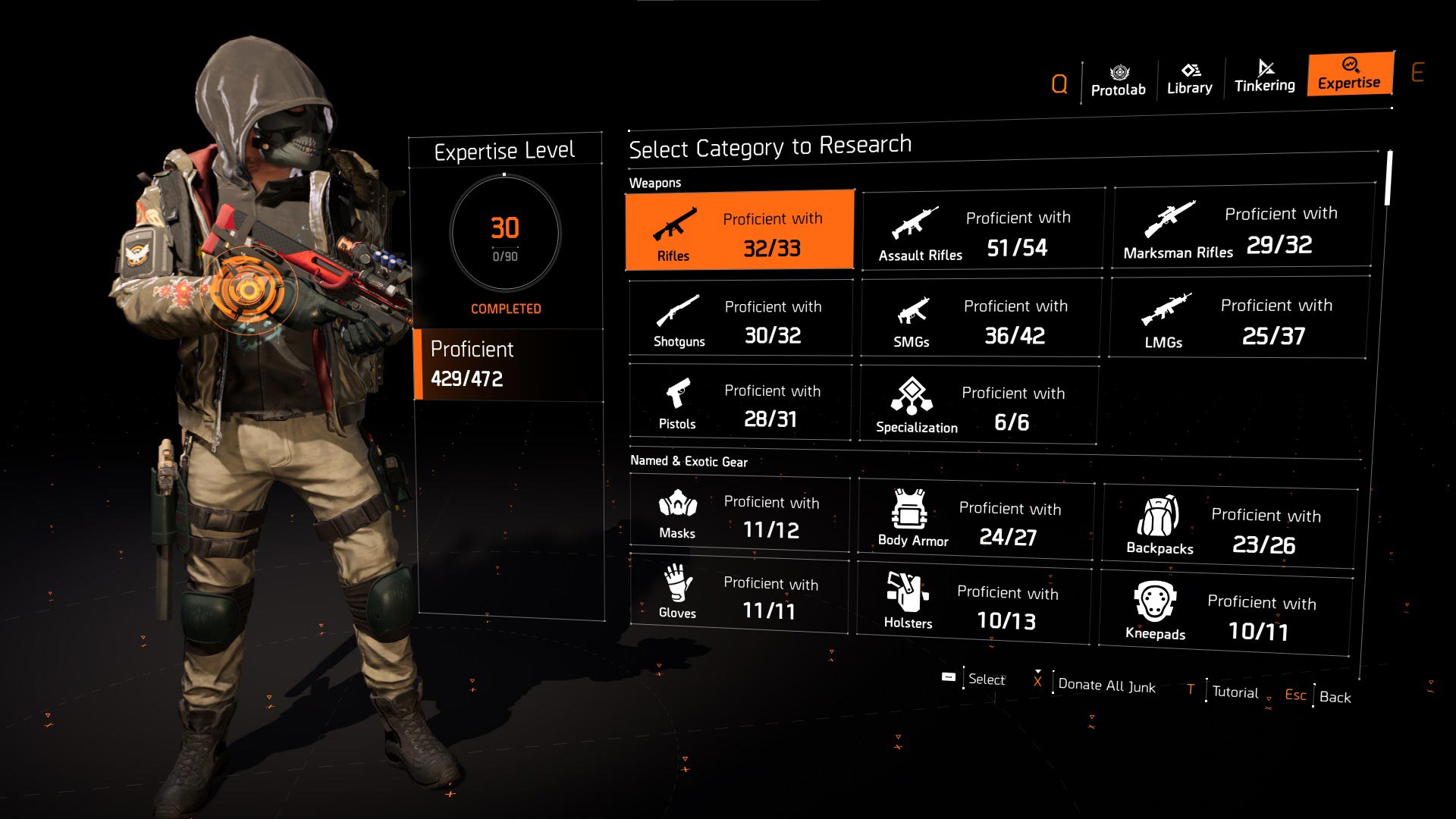Pick the Kneepads gear category
Image resolution: width=1456 pixels, height=819 pixels.
1224,615
